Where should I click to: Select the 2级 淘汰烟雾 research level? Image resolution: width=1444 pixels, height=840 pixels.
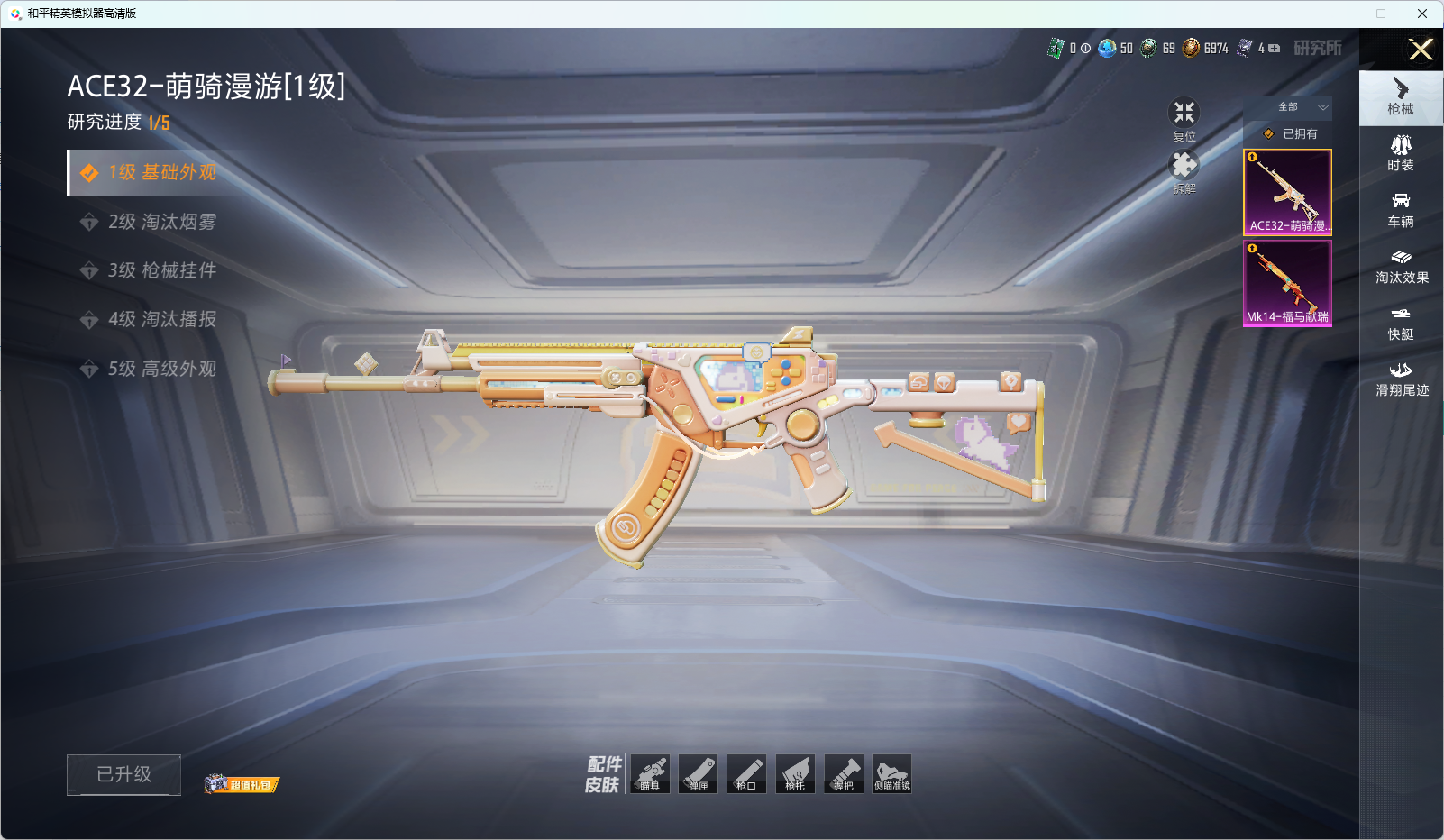click(x=162, y=222)
